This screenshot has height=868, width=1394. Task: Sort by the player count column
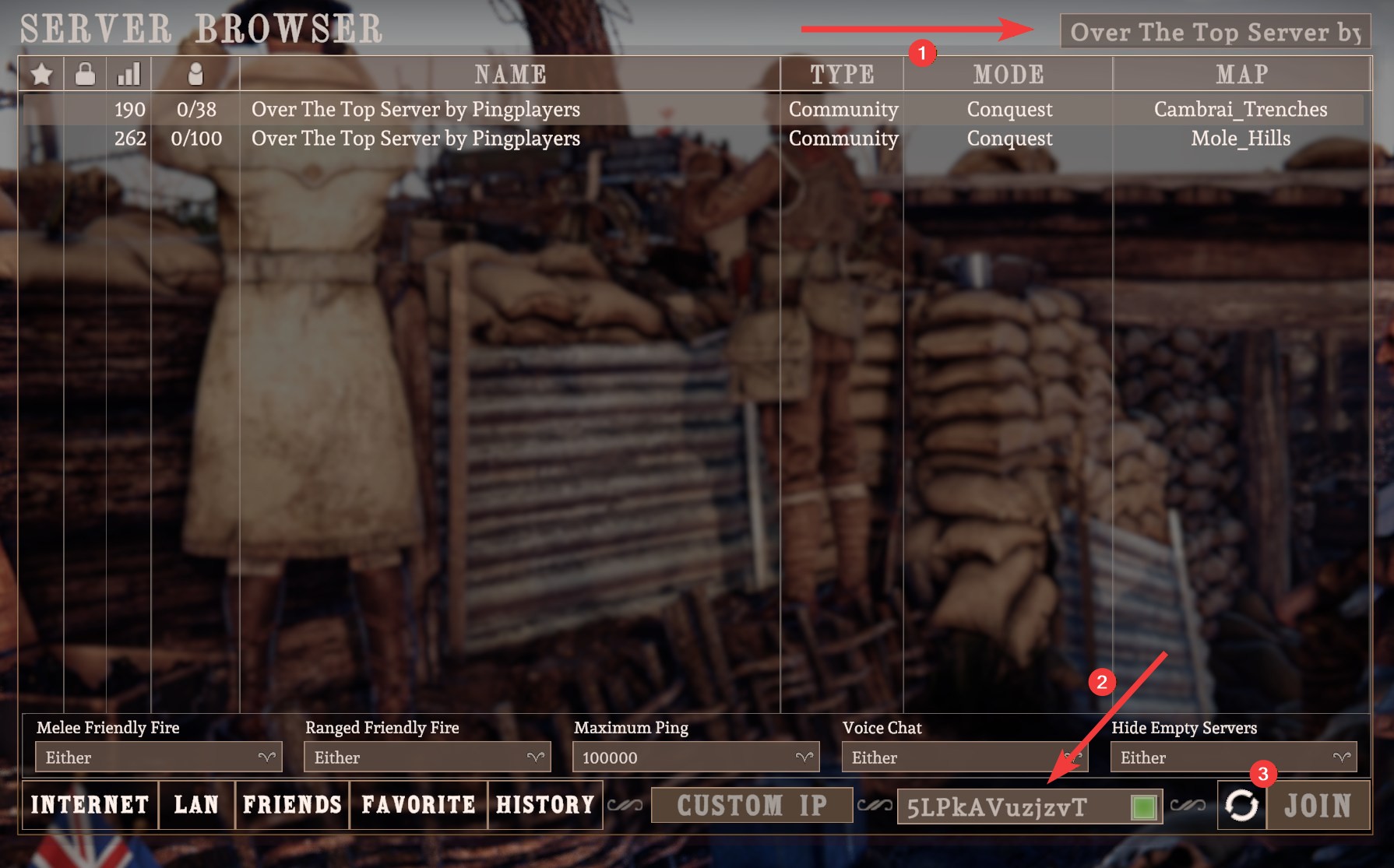tap(195, 75)
